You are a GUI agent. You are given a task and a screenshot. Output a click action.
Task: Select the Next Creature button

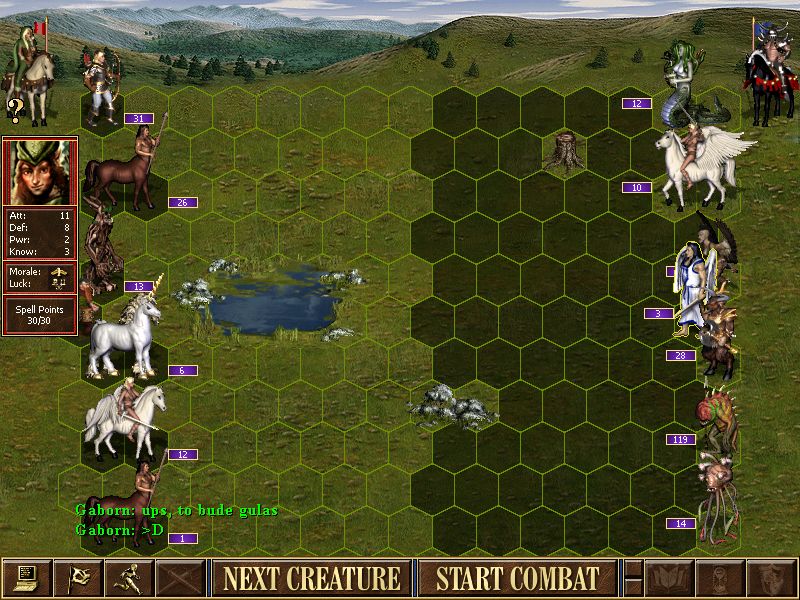click(x=312, y=578)
